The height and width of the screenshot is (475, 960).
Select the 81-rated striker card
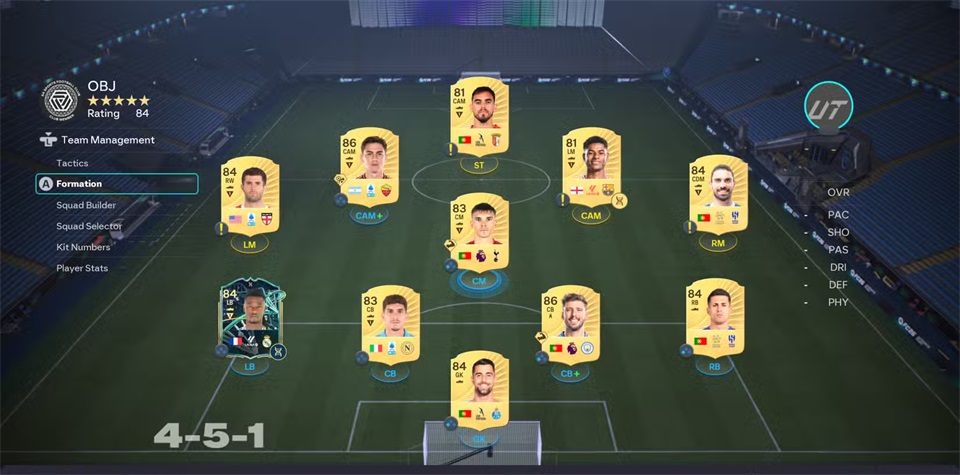(x=480, y=116)
